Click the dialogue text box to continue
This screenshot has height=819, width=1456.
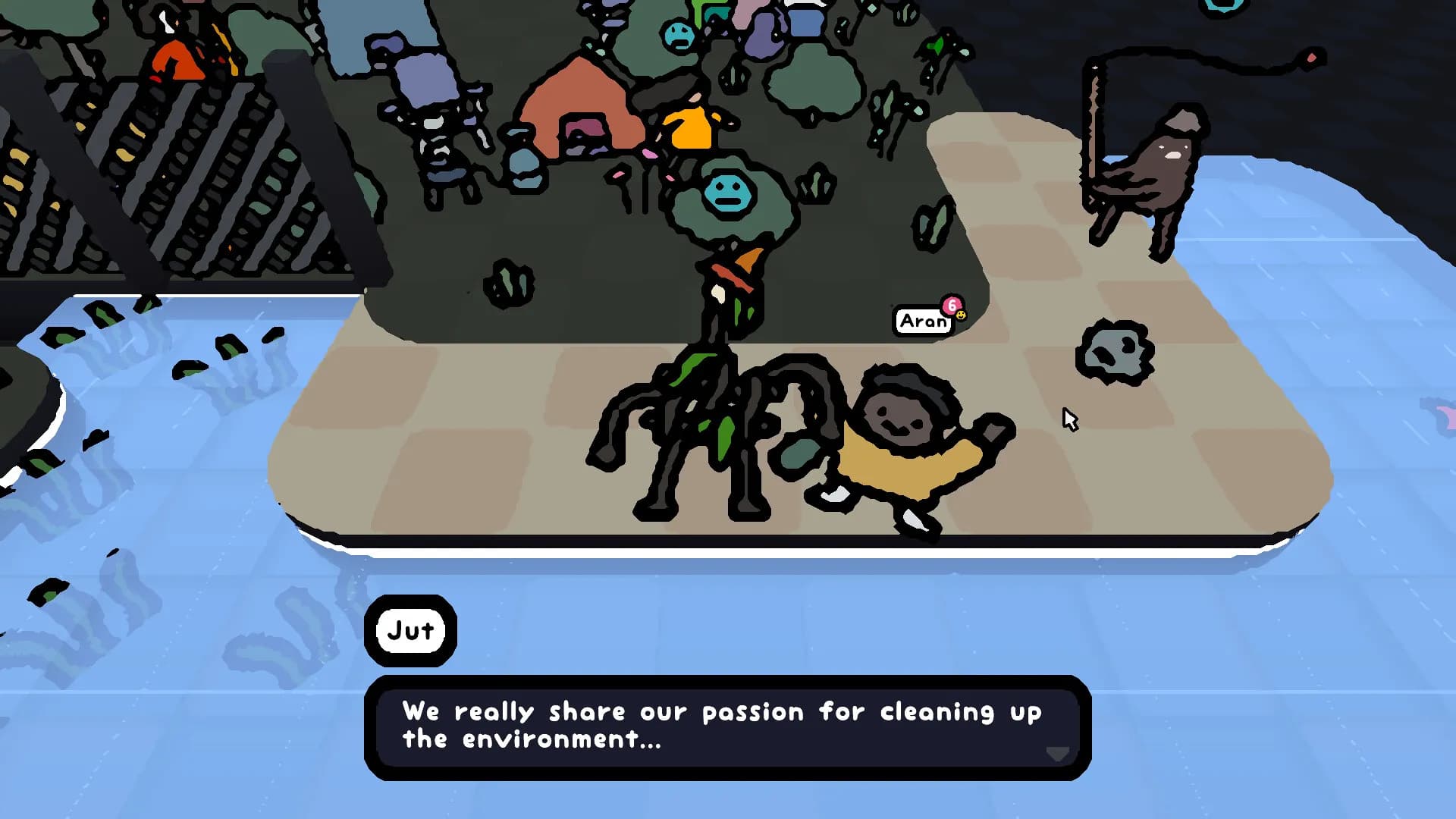[724, 728]
